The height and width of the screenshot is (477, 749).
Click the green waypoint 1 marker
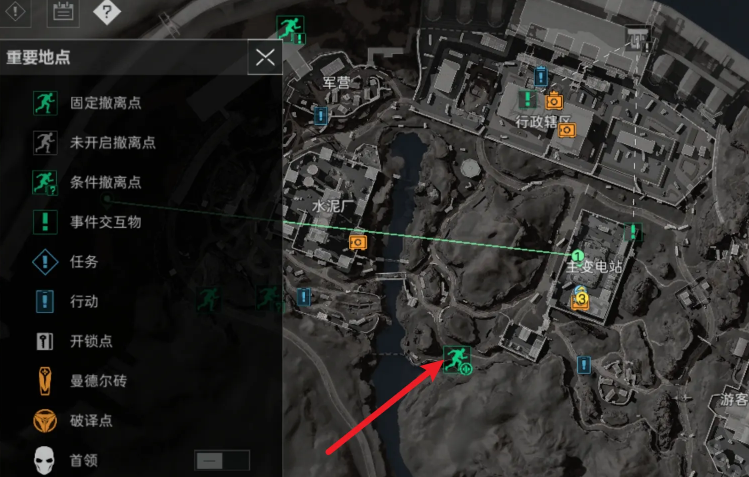pos(577,257)
